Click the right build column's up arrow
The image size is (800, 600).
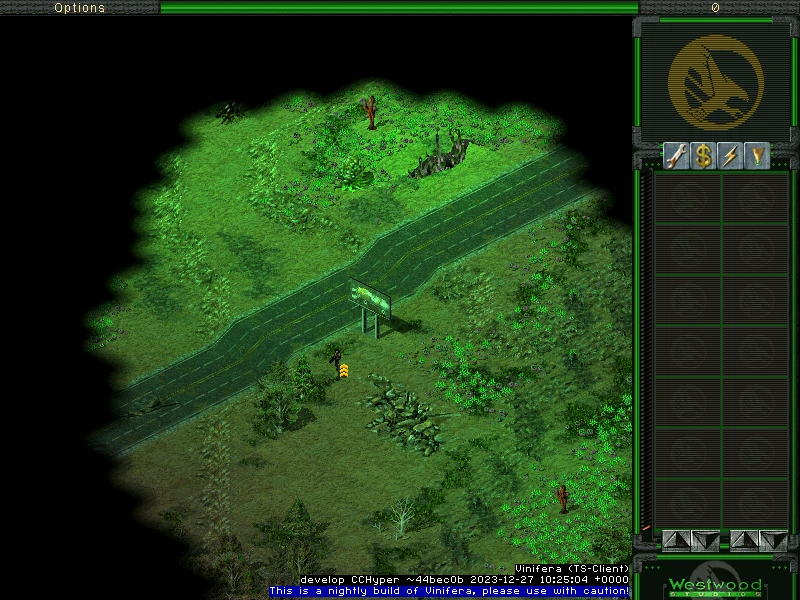point(744,540)
